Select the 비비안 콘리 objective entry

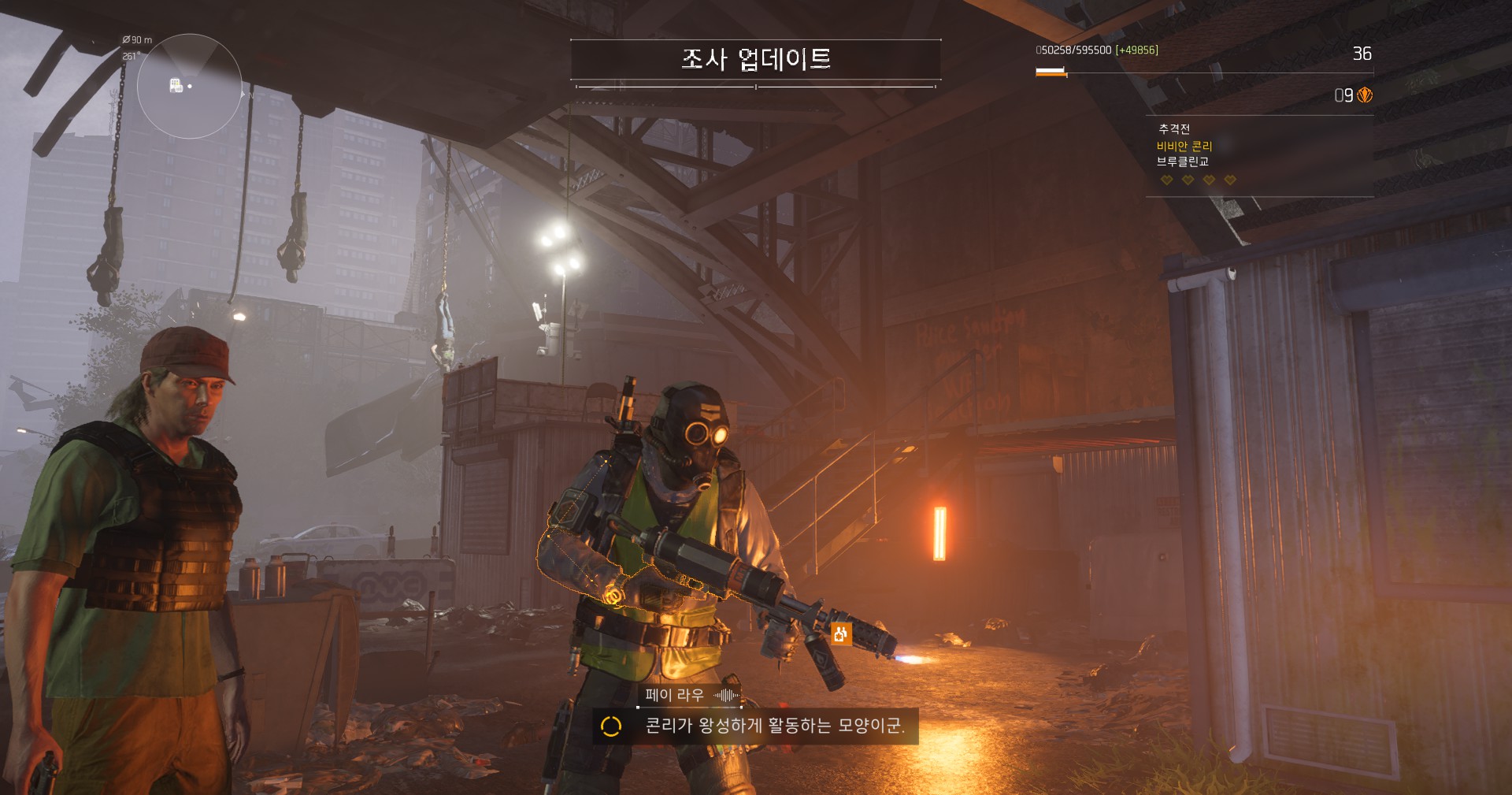[x=1184, y=146]
